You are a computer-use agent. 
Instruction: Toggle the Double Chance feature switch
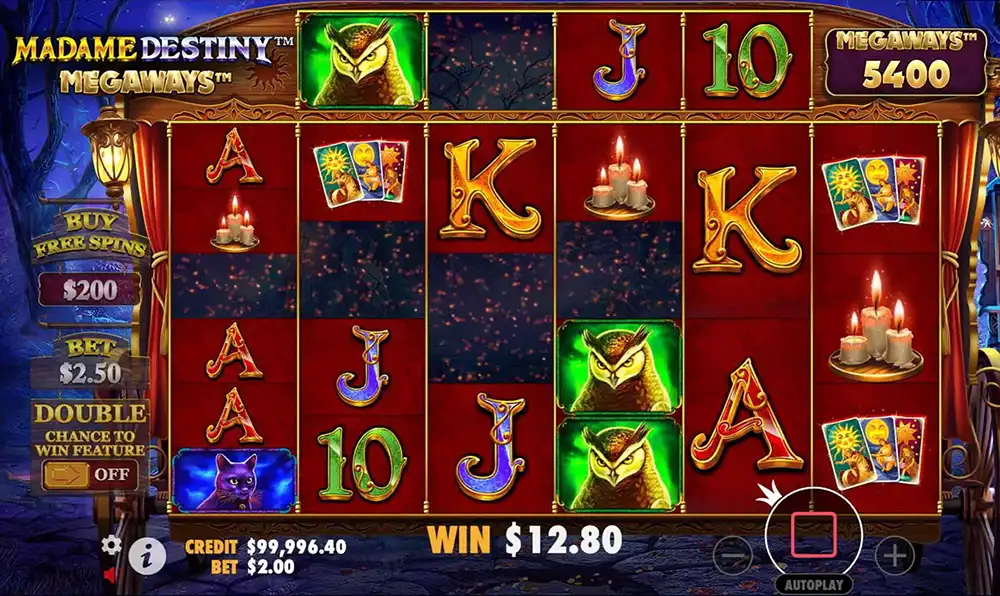[x=90, y=474]
